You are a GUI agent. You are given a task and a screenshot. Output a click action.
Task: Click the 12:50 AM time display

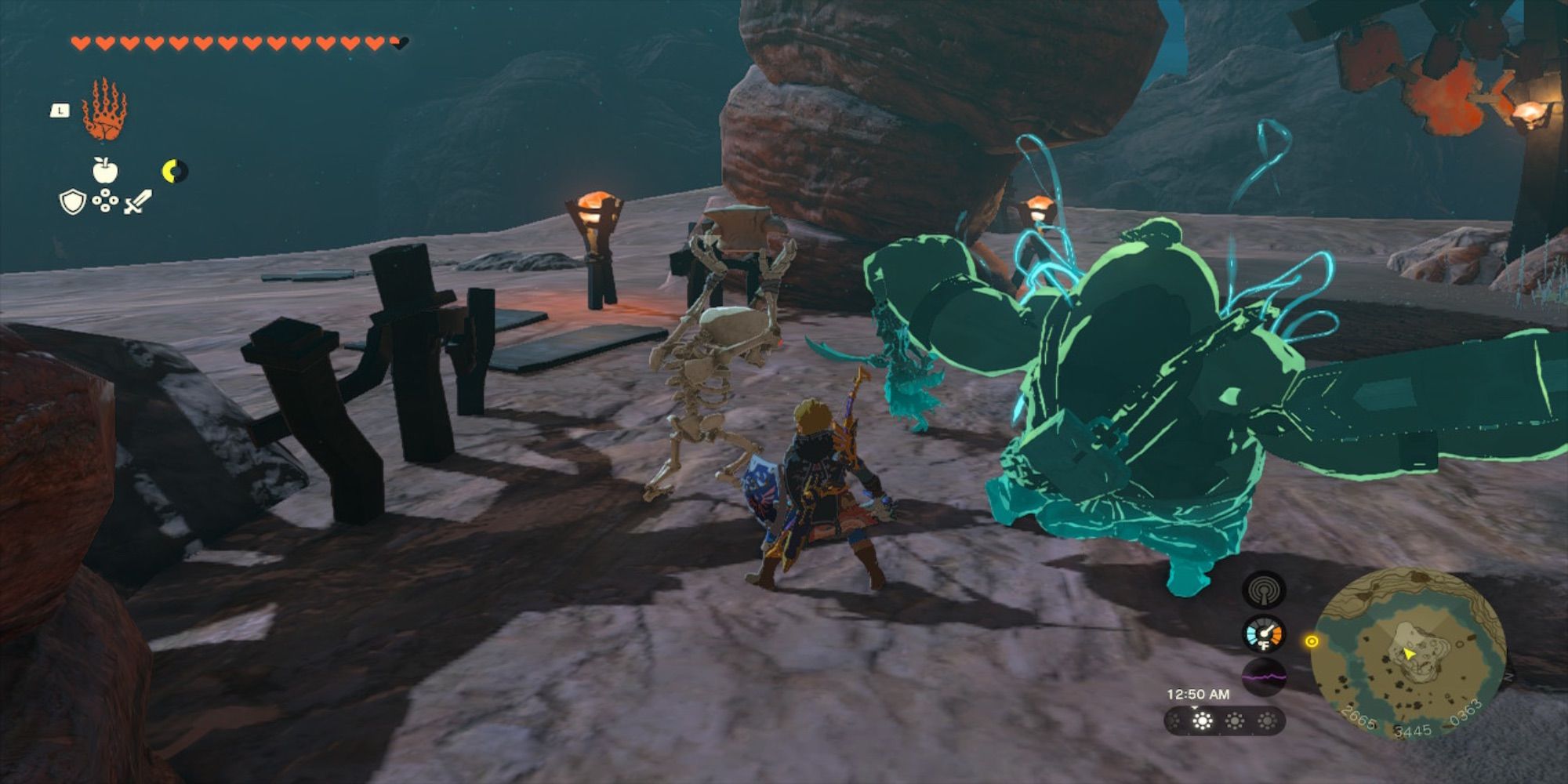[1198, 694]
